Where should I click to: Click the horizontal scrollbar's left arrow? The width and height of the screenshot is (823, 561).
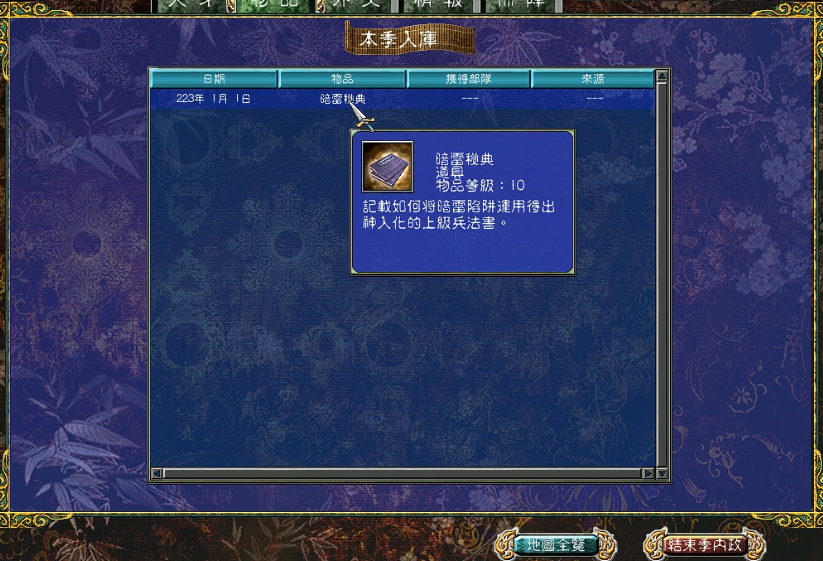point(156,474)
